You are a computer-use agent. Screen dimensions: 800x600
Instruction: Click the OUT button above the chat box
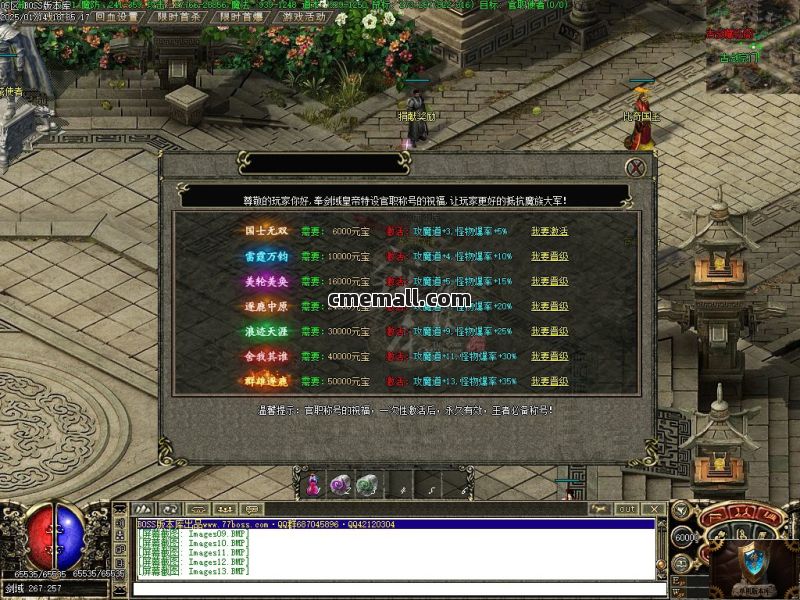point(626,510)
